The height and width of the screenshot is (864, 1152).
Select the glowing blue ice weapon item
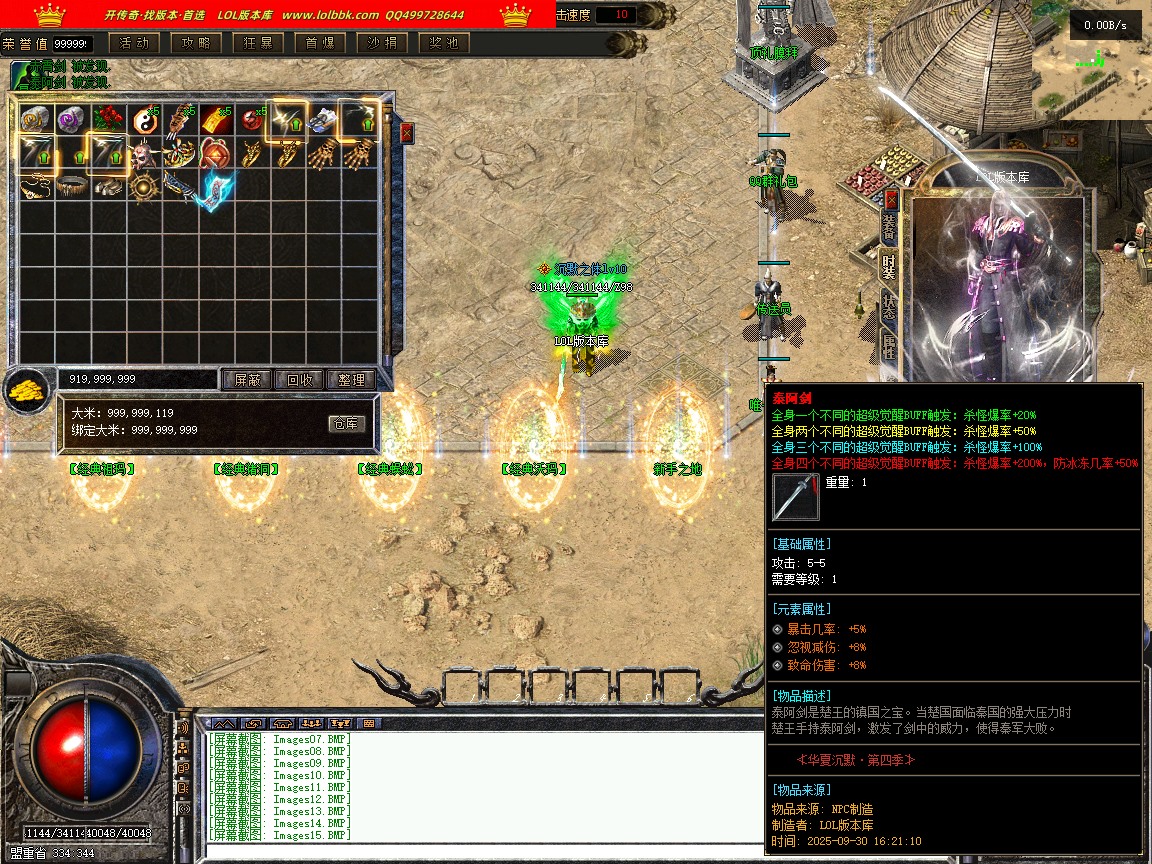click(215, 189)
